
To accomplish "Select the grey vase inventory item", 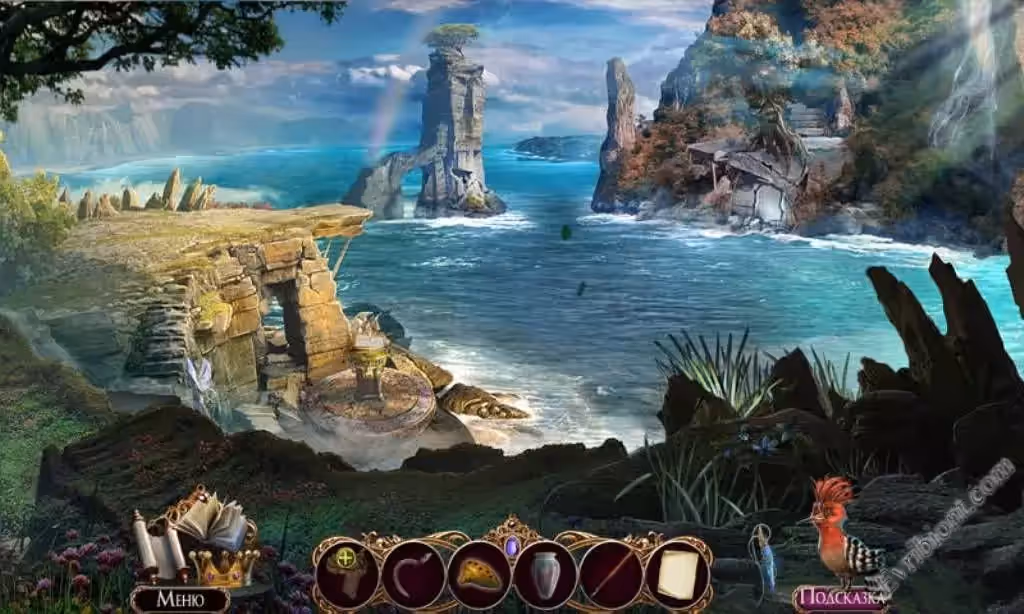I will (x=545, y=574).
